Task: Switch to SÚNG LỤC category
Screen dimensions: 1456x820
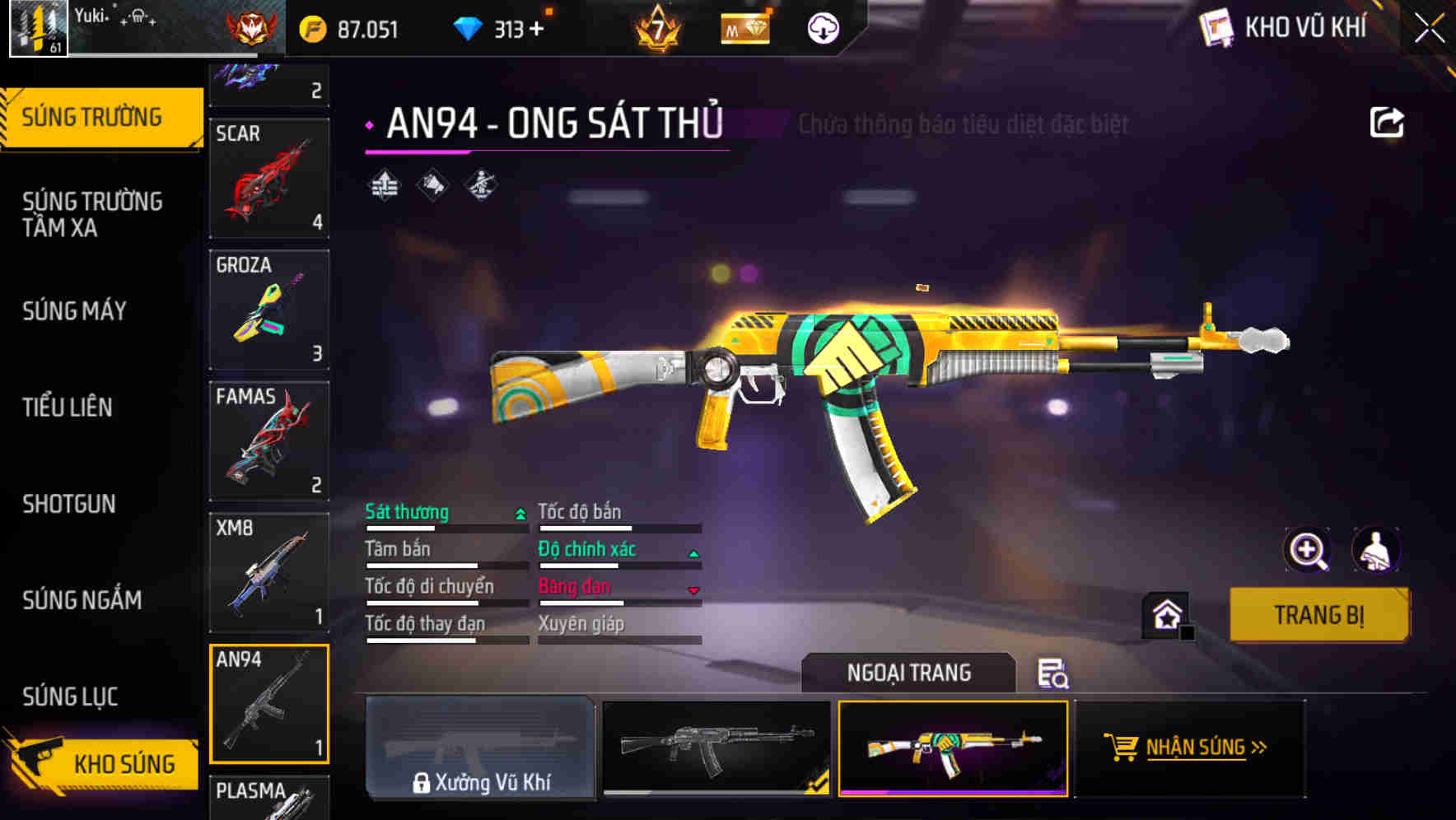Action: click(x=70, y=697)
